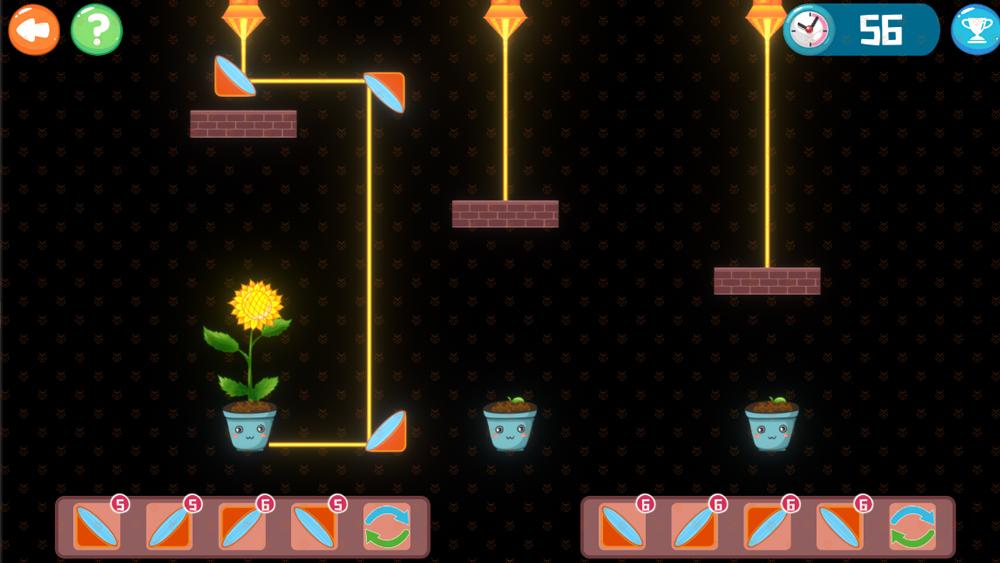This screenshot has width=1000, height=563.
Task: Select the 5-count mirror with orange lower-left corner
Action: [97, 526]
